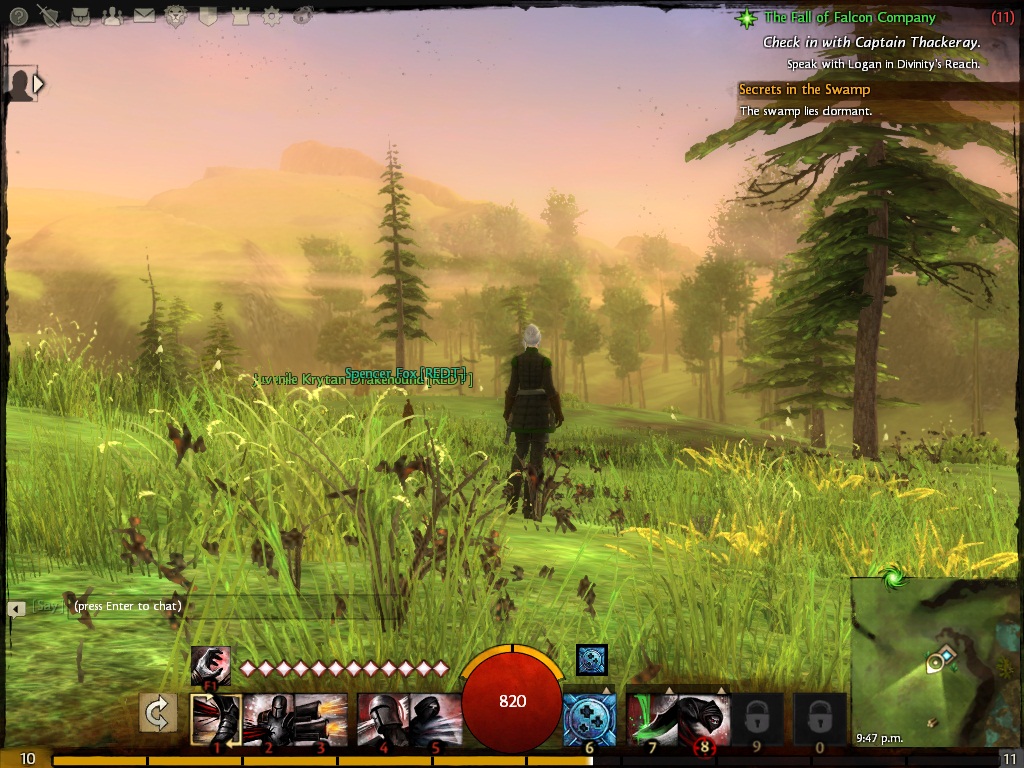Click the weapon swap button
The height and width of the screenshot is (768, 1024).
[x=157, y=713]
